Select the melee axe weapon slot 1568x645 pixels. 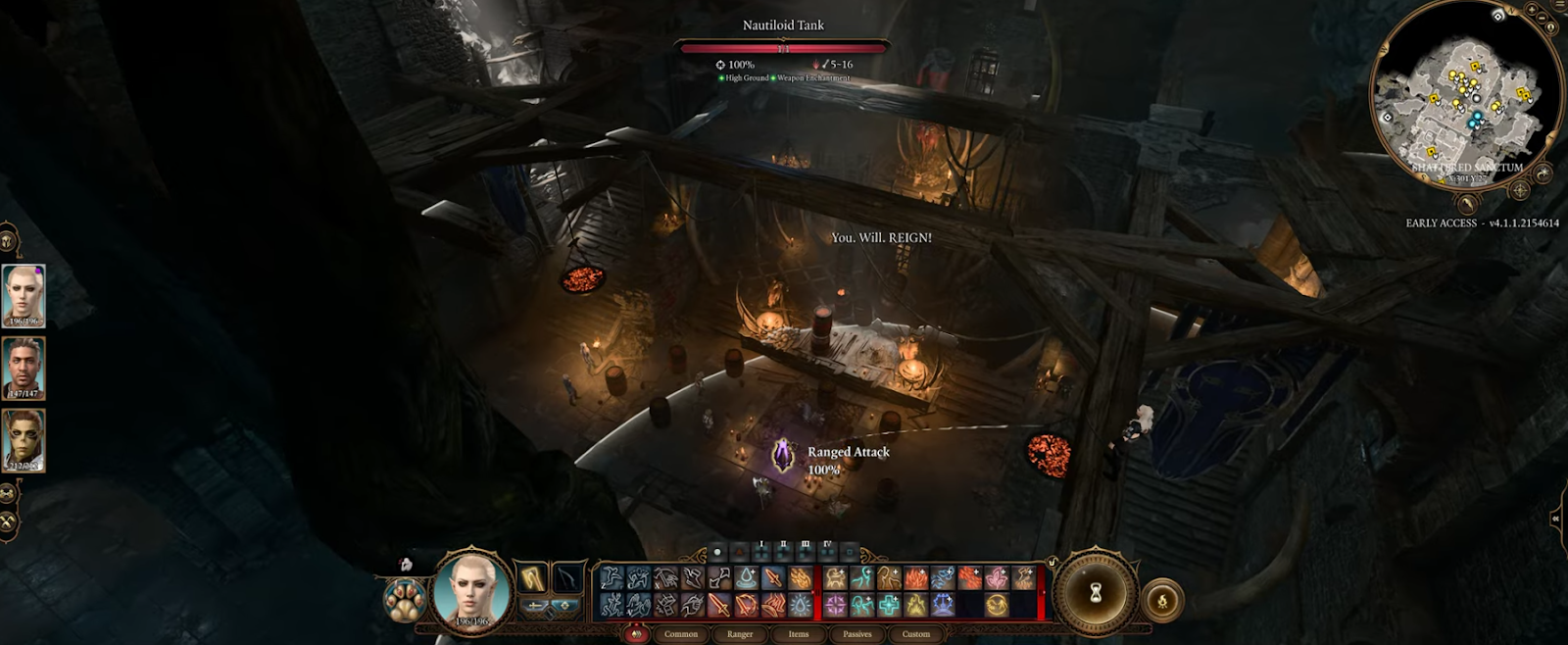tap(533, 578)
